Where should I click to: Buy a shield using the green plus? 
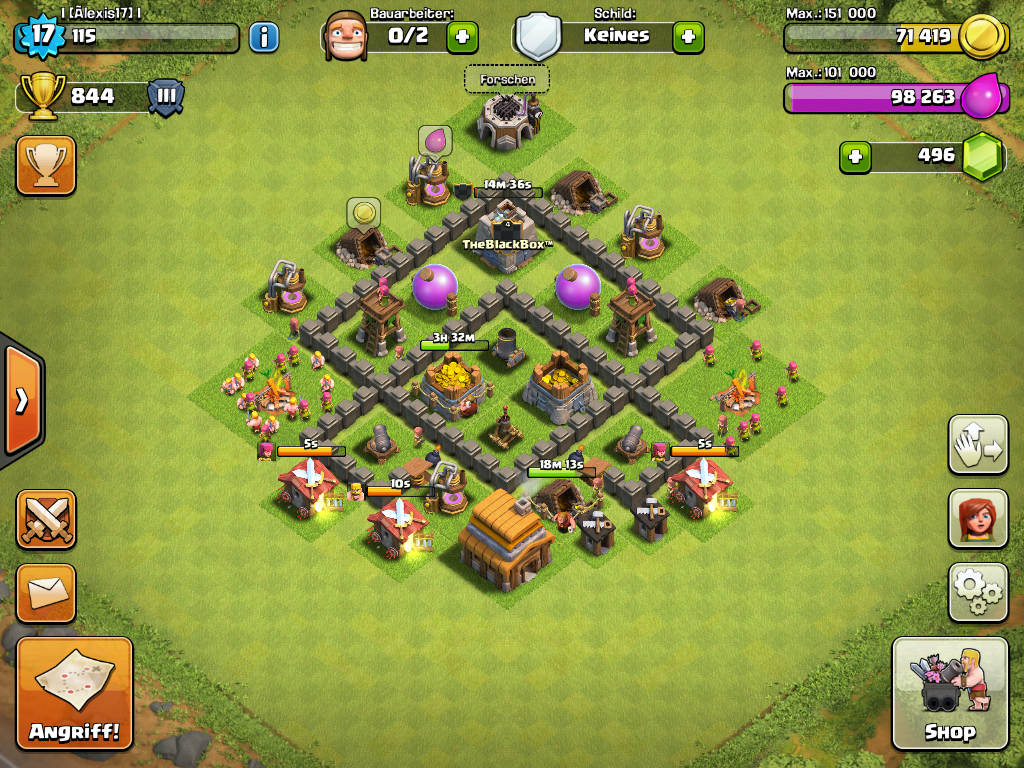[x=688, y=37]
